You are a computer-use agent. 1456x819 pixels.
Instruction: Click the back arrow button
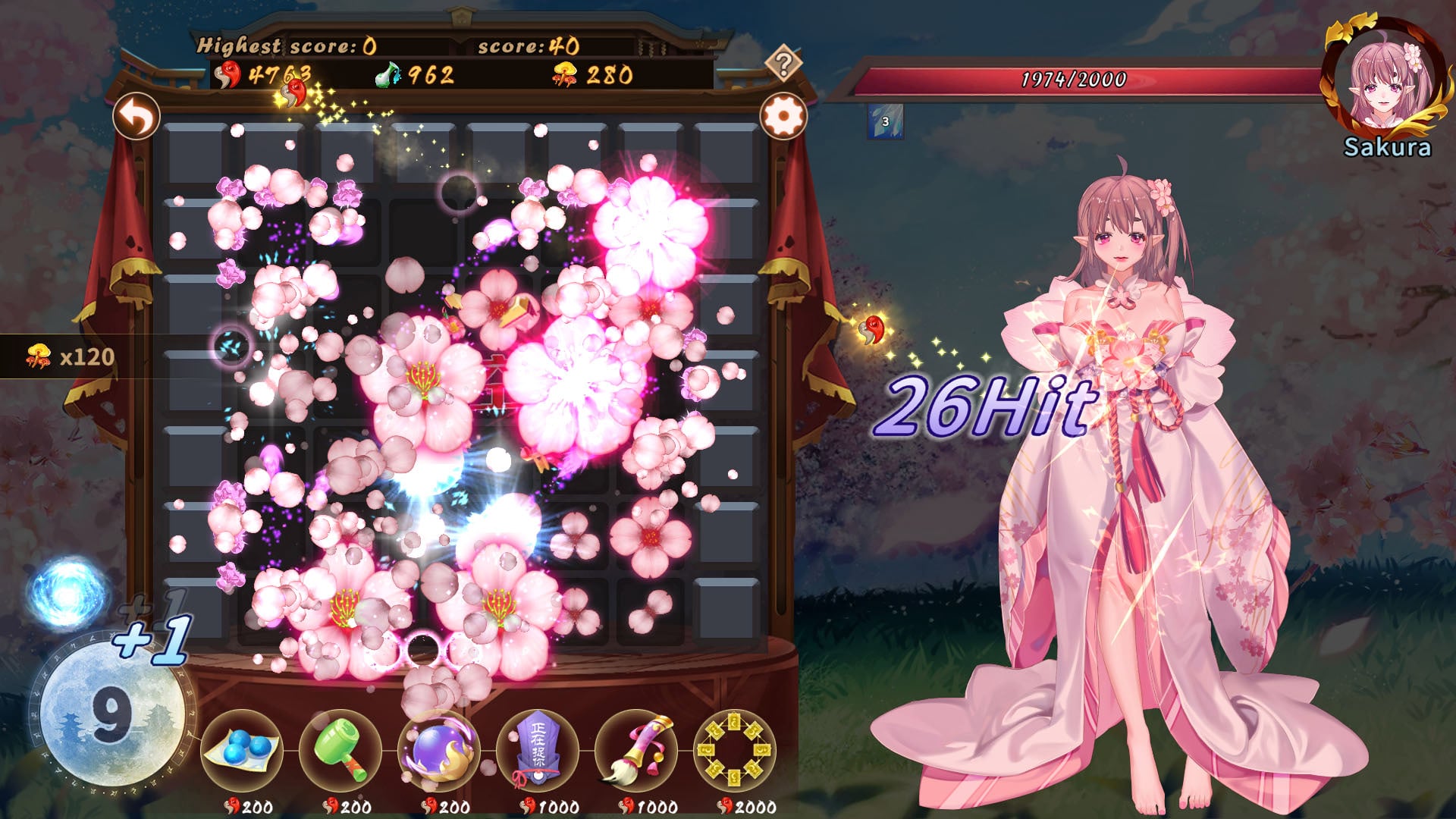click(x=136, y=117)
